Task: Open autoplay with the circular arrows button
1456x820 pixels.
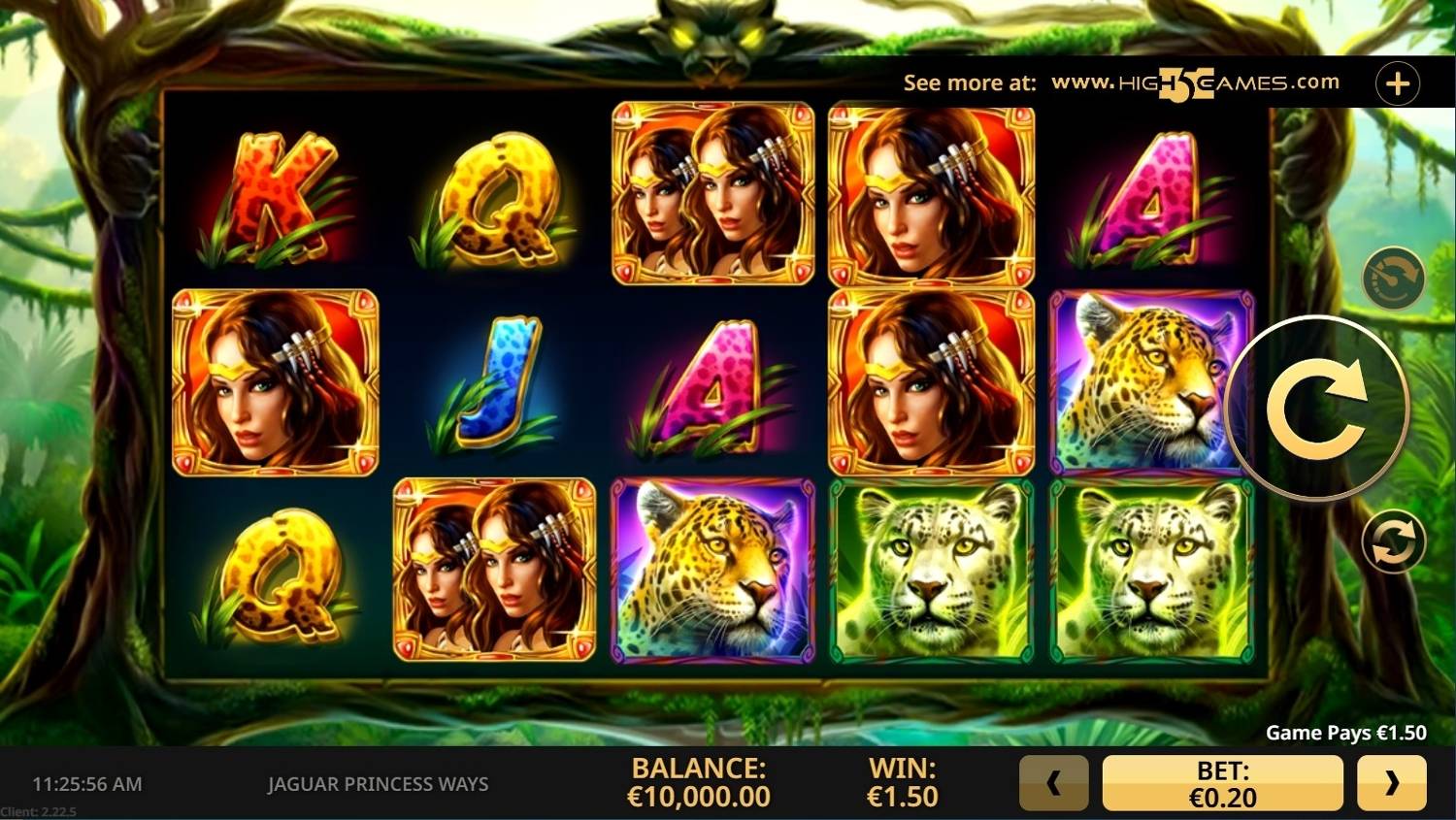Action: pyautogui.click(x=1393, y=541)
